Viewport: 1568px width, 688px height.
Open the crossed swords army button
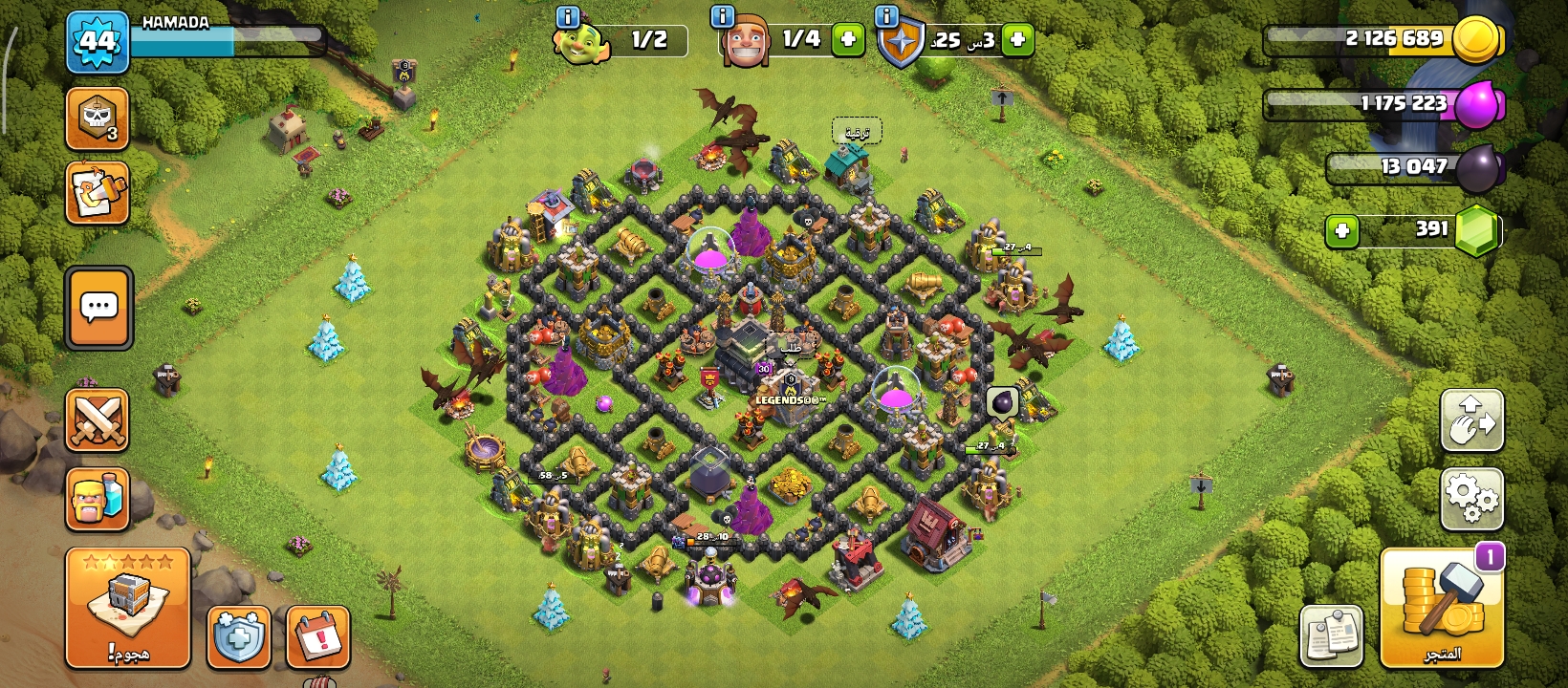[98, 419]
